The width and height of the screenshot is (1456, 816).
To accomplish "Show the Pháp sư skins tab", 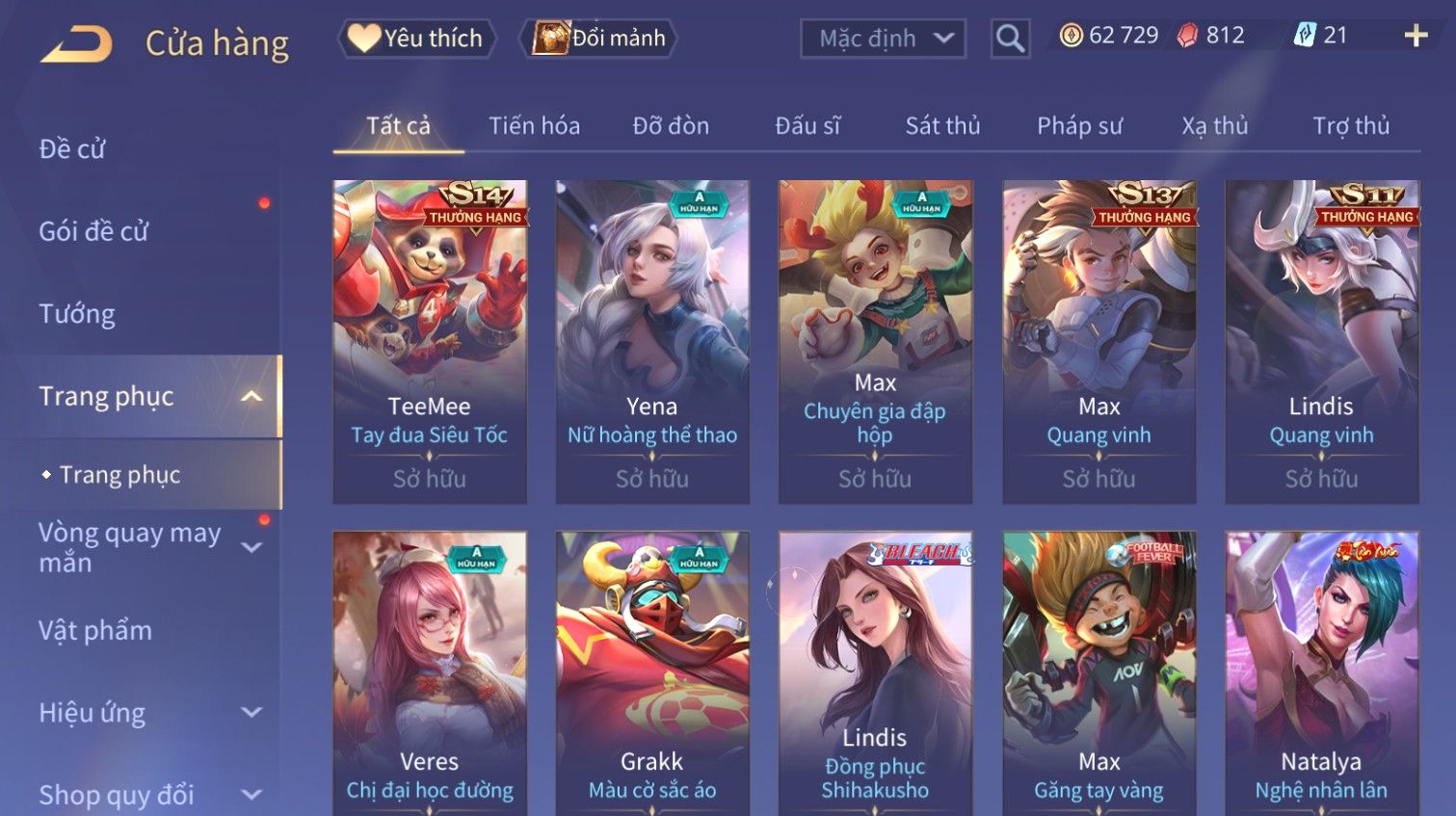I will 1079,126.
